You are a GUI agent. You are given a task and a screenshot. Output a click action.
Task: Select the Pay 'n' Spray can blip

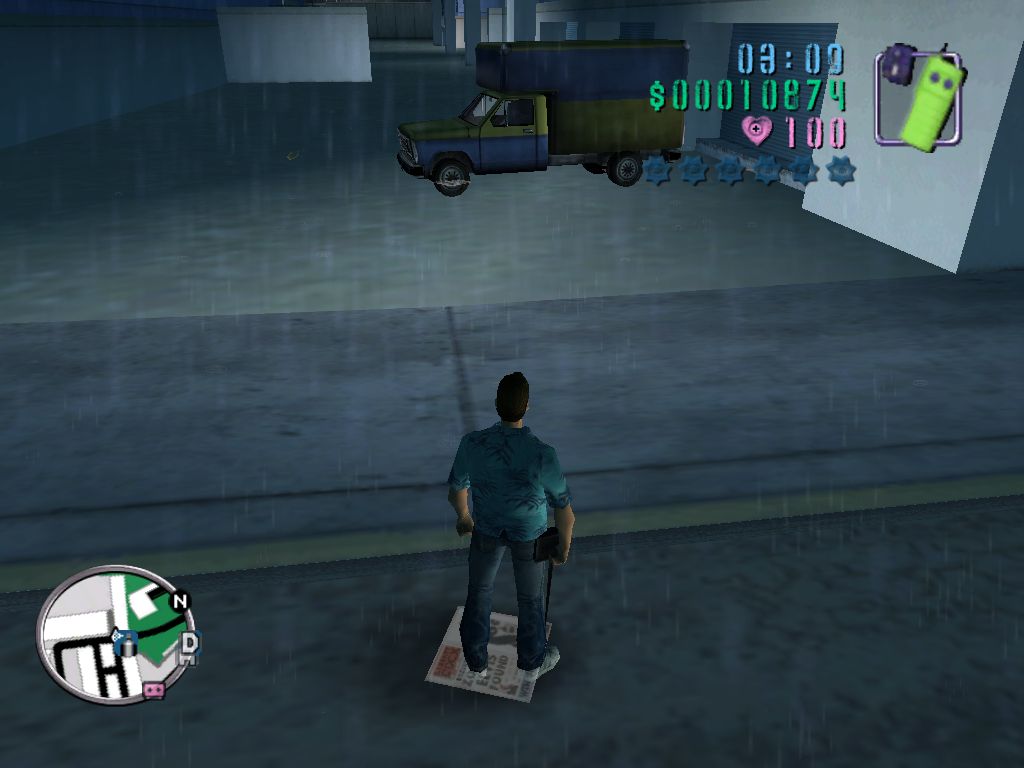tap(125, 643)
